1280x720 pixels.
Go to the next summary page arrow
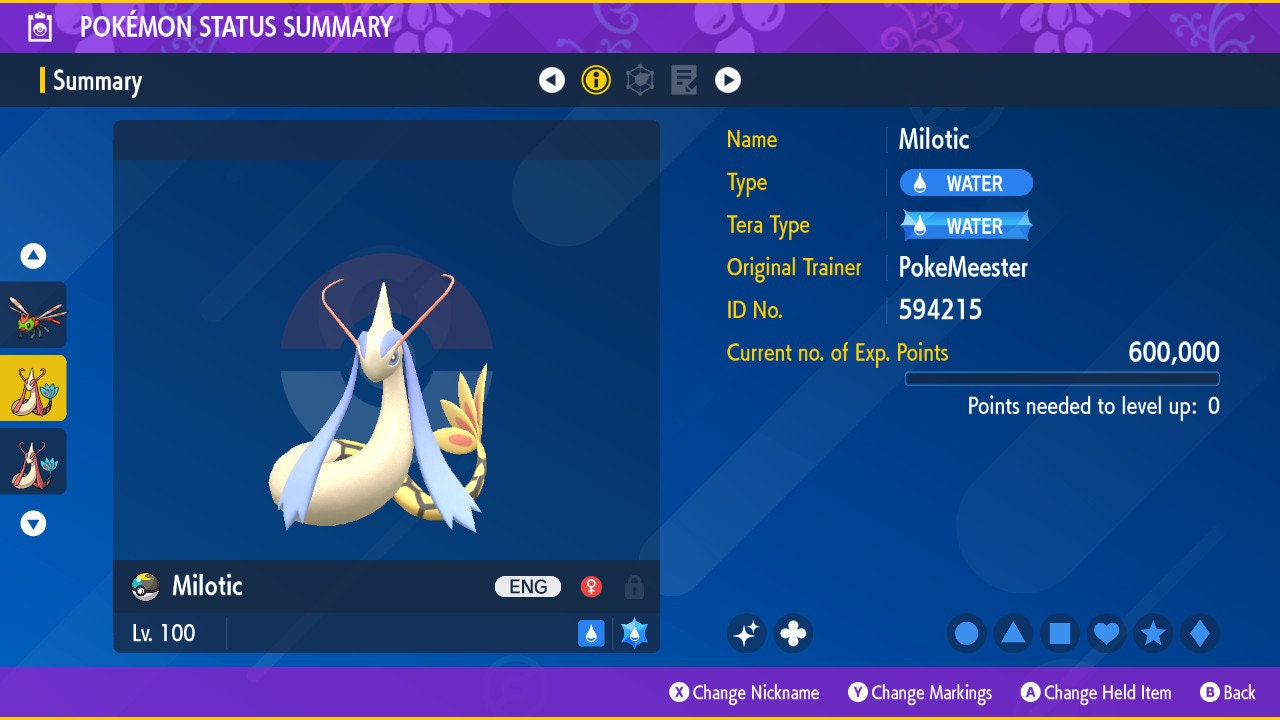click(x=728, y=80)
